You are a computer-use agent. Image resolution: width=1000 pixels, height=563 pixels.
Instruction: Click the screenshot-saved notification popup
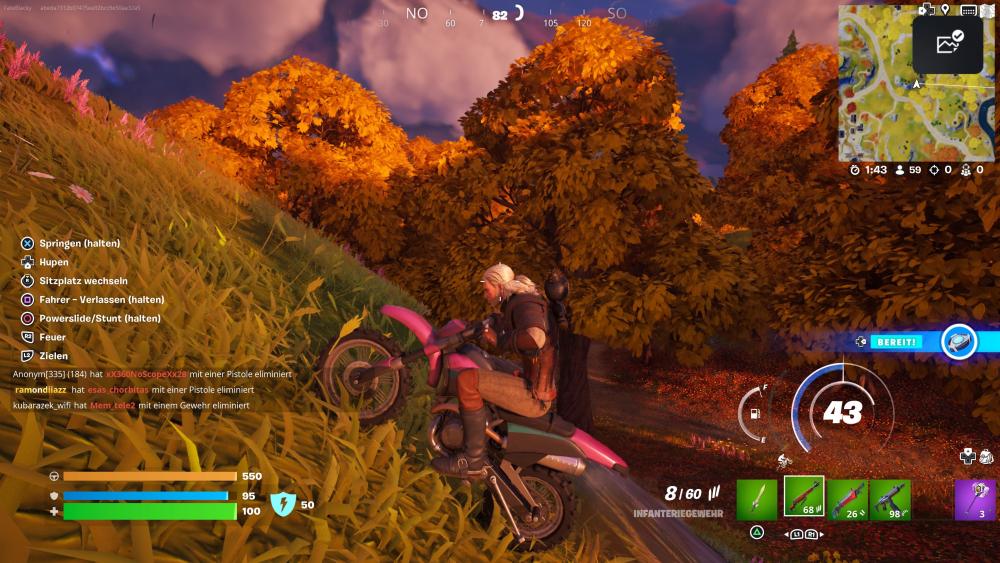coord(947,43)
